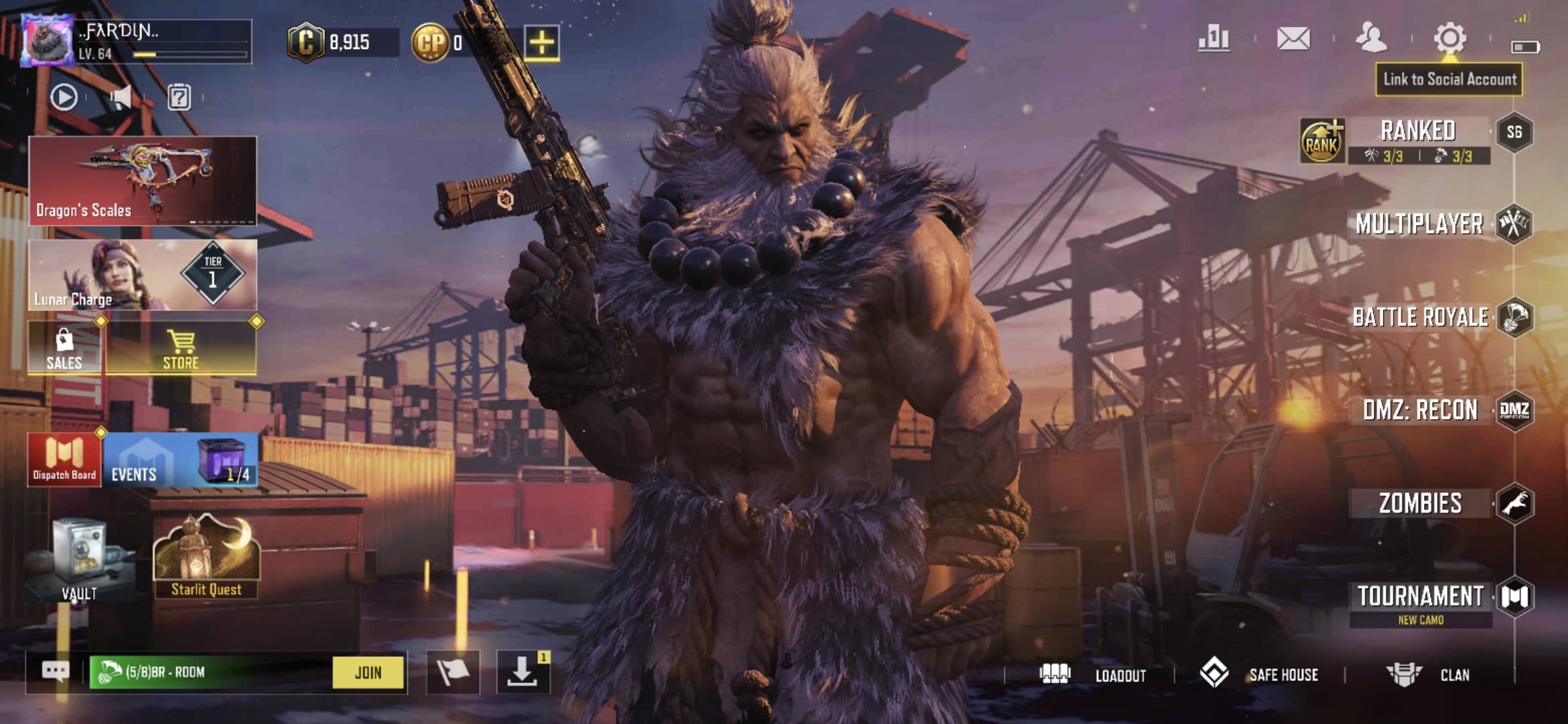1568x724 pixels.
Task: Open the Ranked mode
Action: click(1417, 132)
